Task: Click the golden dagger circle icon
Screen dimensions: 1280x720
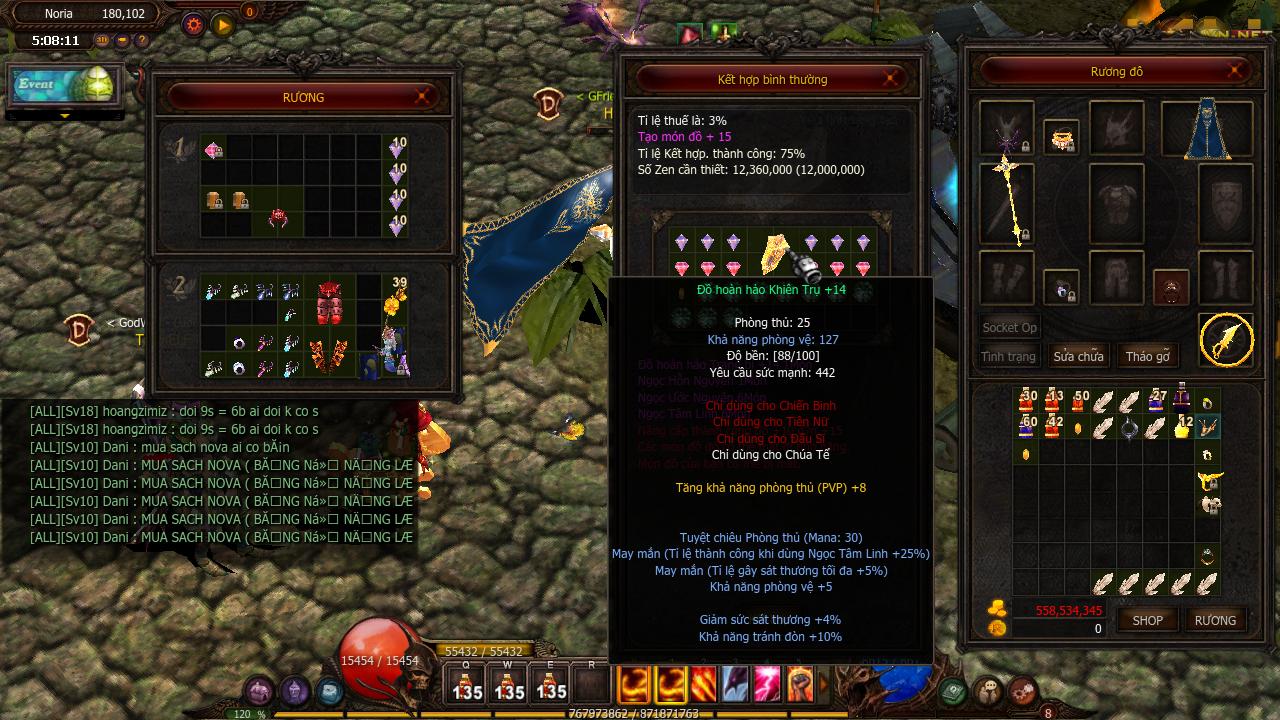Action: (1226, 340)
